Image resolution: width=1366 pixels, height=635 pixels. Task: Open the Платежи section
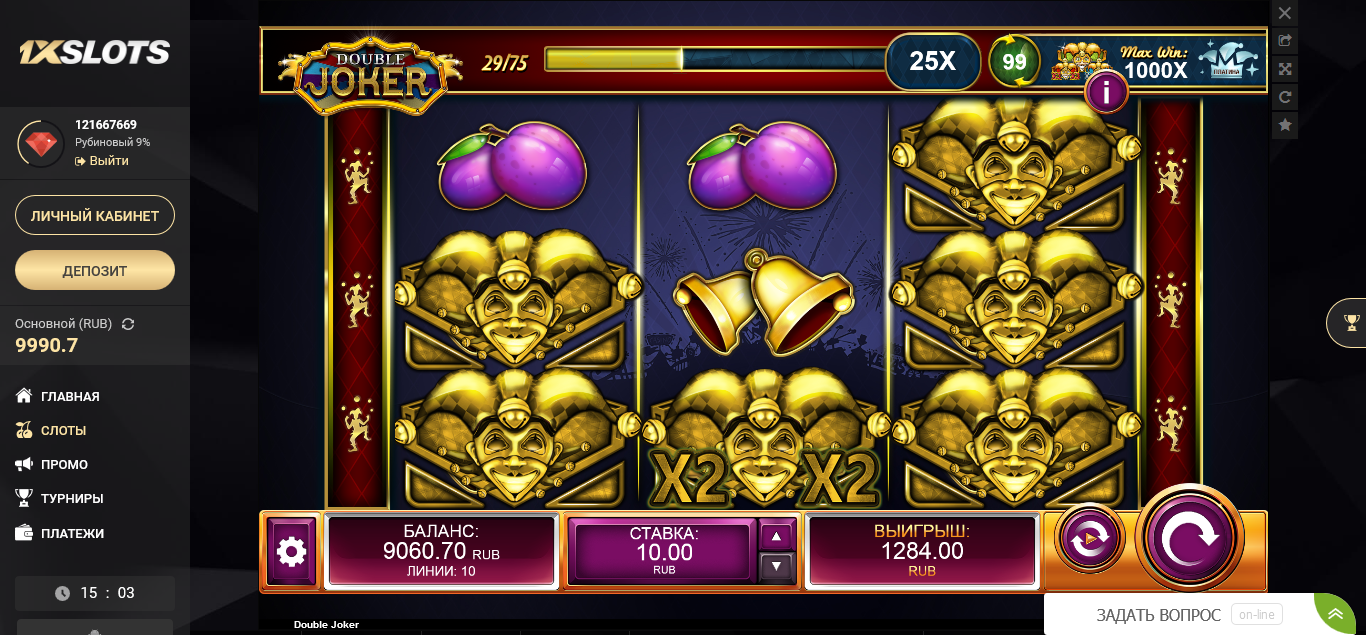(x=72, y=533)
